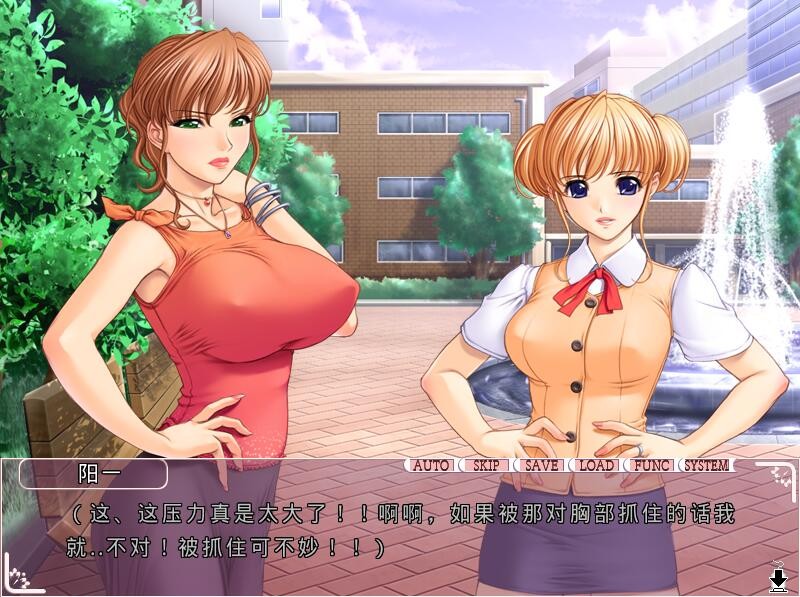Viewport: 800px width, 597px height.
Task: Enable AUTO text advance mode
Action: click(x=432, y=465)
